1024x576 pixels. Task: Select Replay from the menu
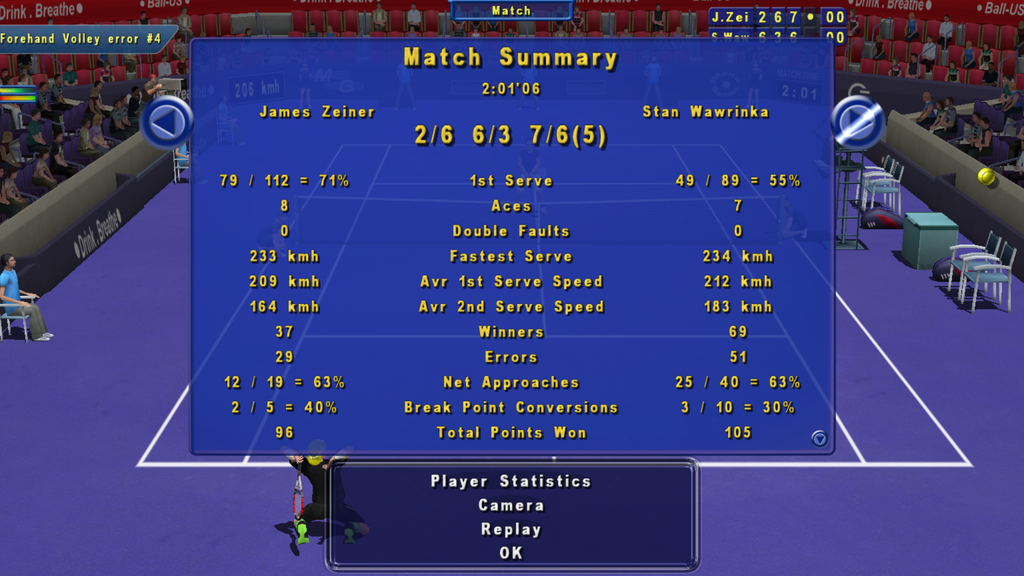pyautogui.click(x=511, y=529)
